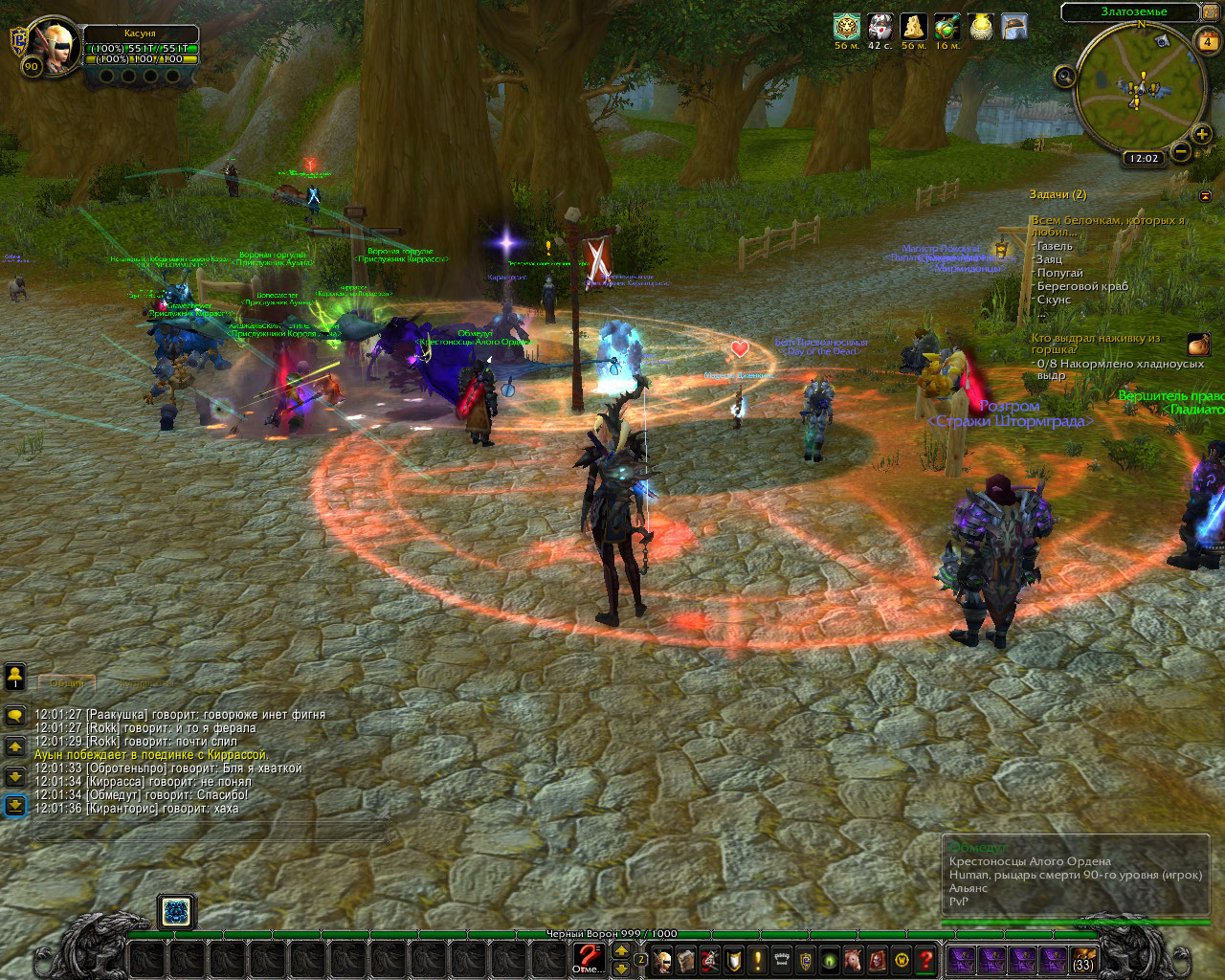Toggle the minimap tracking magnifier button

tap(1064, 76)
